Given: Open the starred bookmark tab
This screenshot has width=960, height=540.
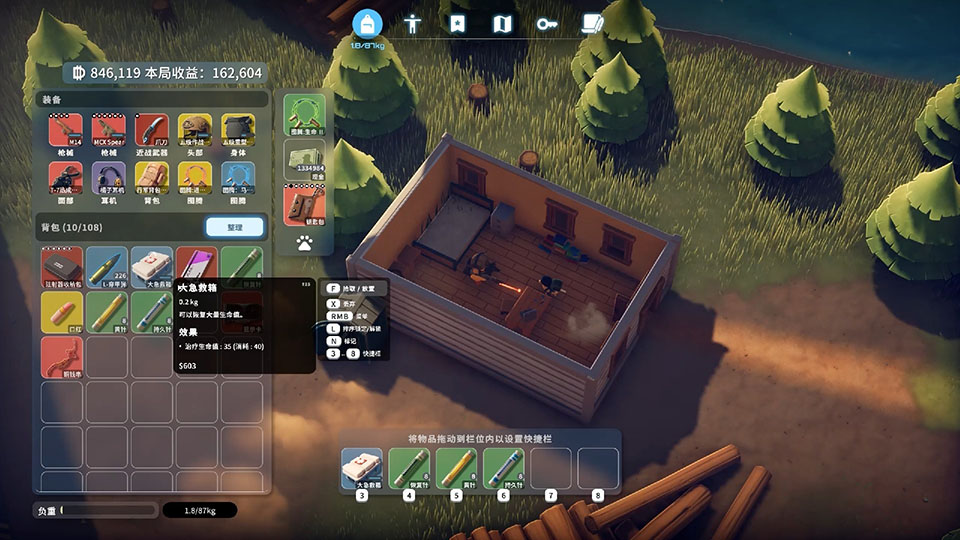Looking at the screenshot, I should [457, 23].
